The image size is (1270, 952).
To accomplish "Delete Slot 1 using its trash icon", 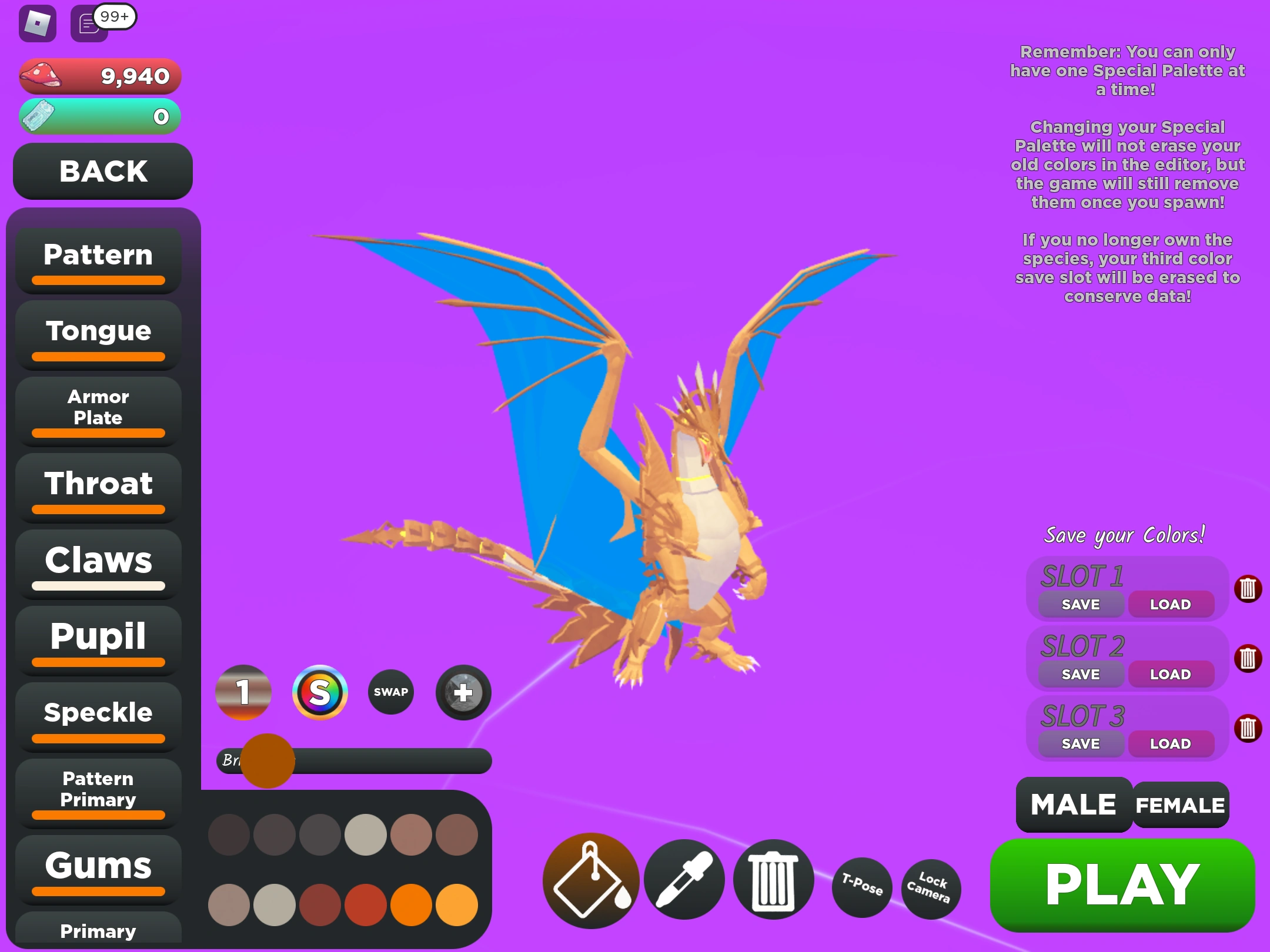I will click(1249, 588).
